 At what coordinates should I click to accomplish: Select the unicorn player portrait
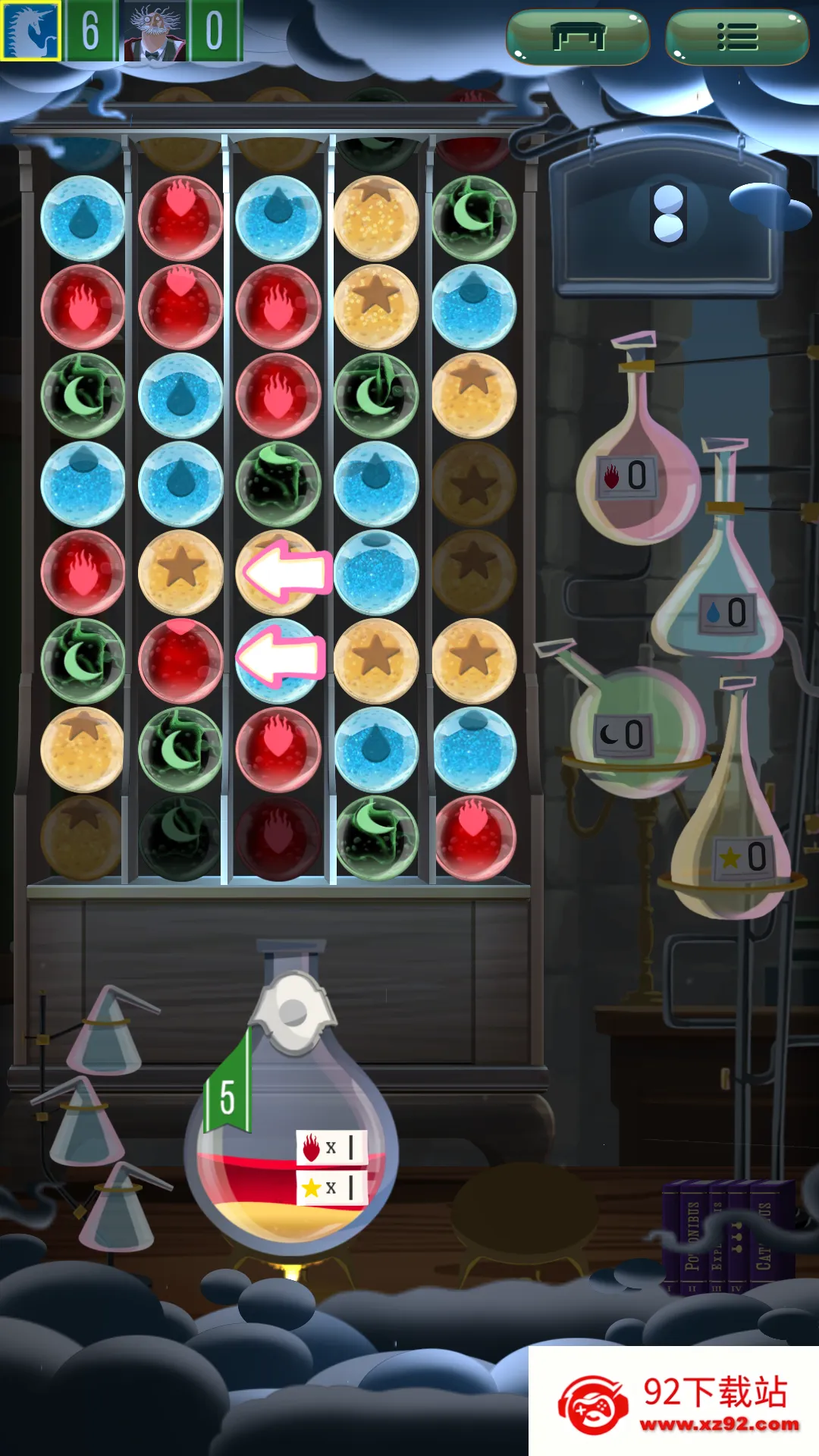pyautogui.click(x=30, y=31)
